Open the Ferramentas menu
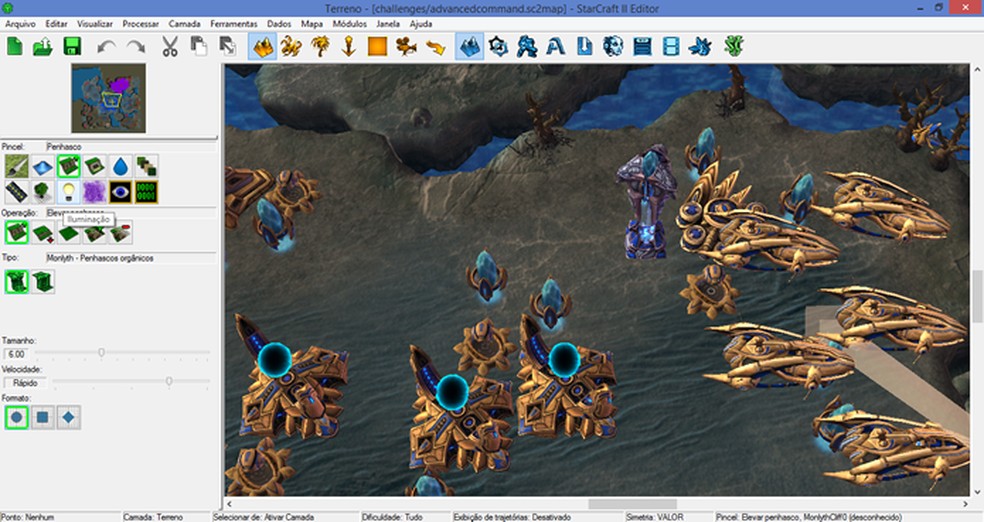984x522 pixels. coord(233,23)
